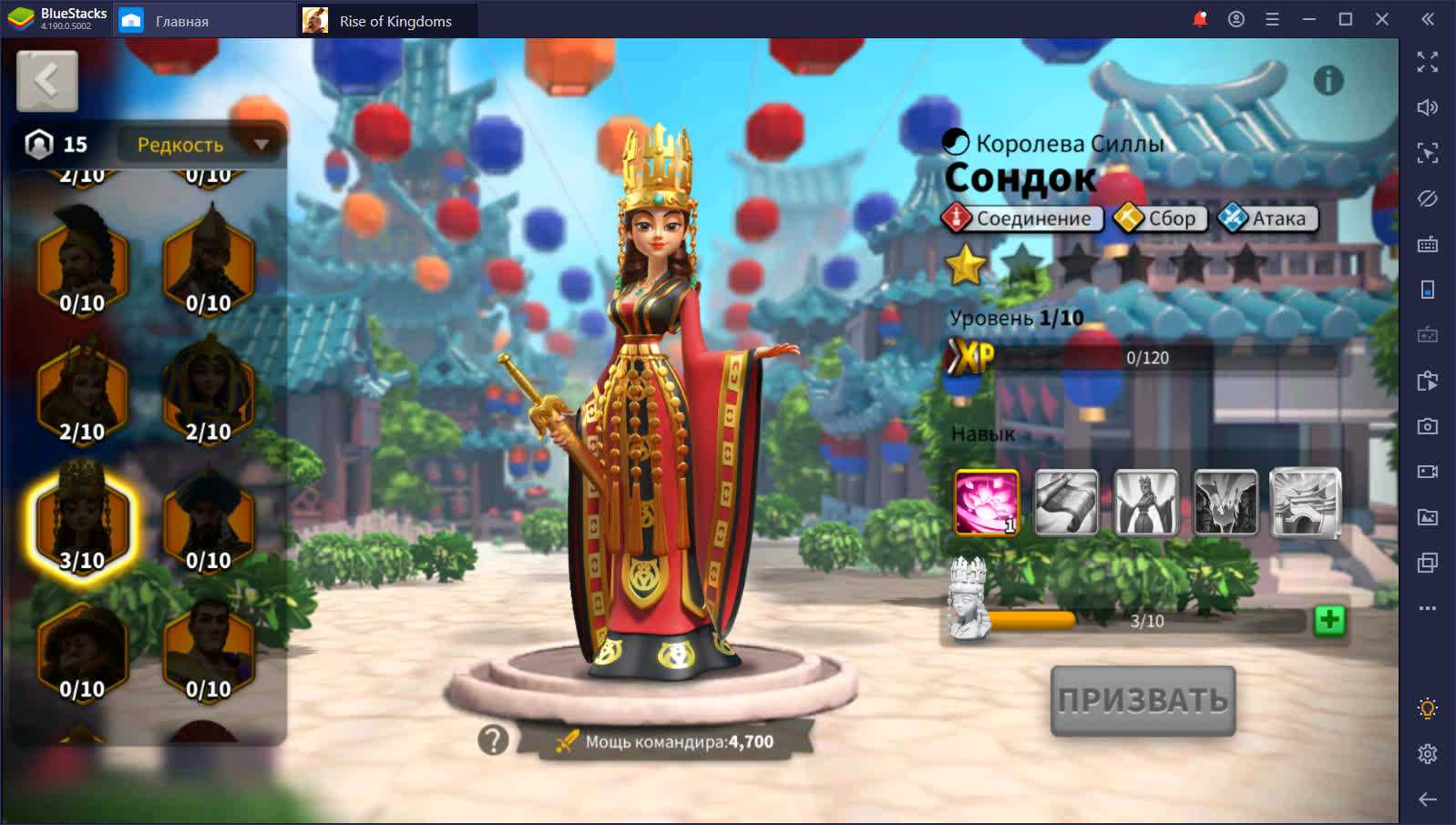Viewport: 1456px width, 825px height.
Task: Click the green plus sculpture button
Action: tap(1329, 620)
